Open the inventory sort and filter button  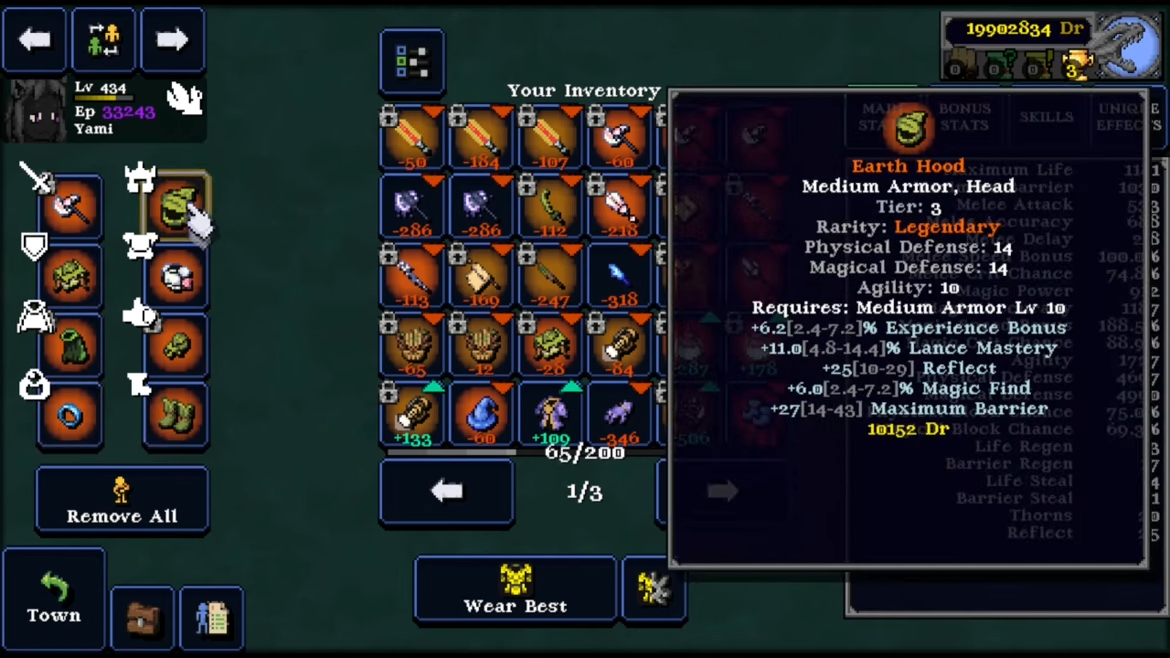(x=412, y=62)
